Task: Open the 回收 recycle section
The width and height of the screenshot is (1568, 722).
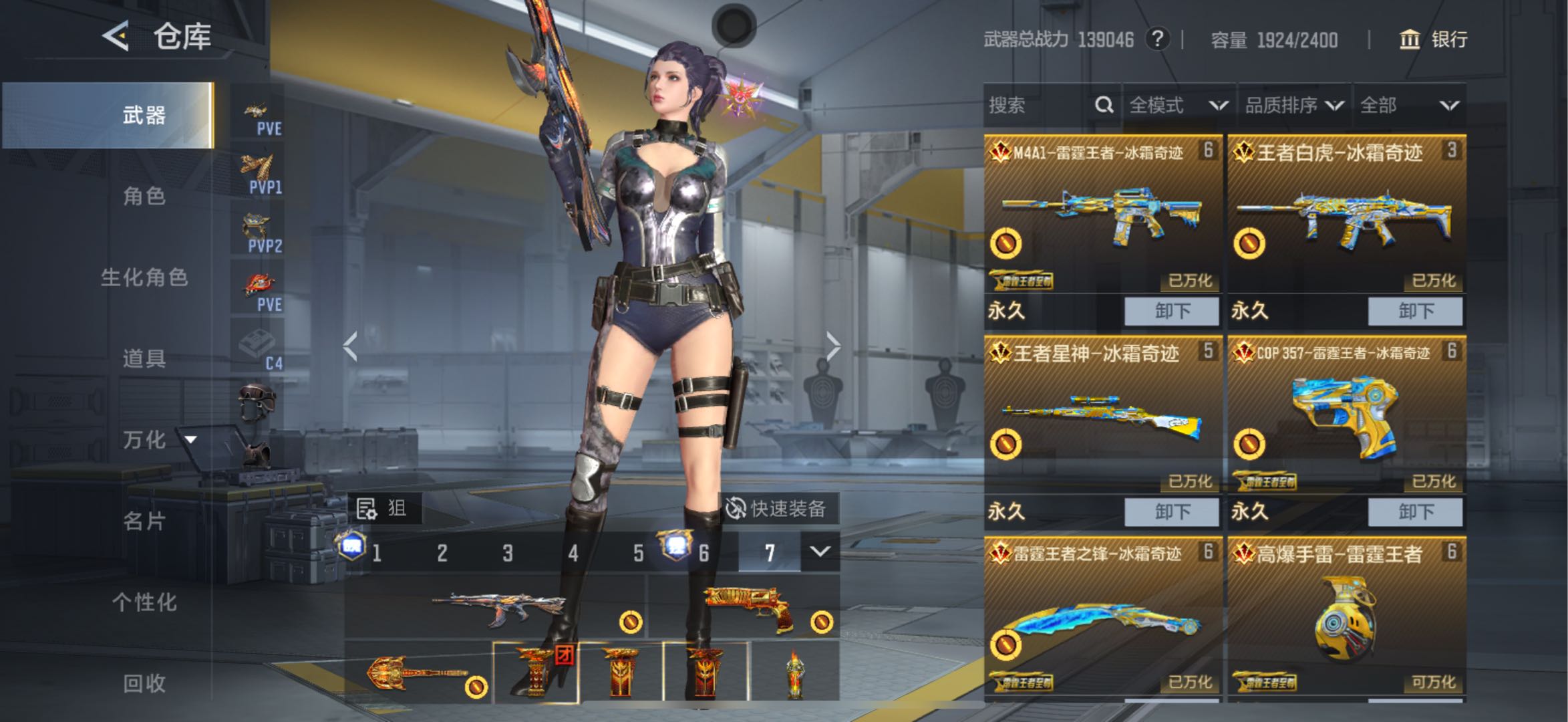Action: click(x=144, y=683)
